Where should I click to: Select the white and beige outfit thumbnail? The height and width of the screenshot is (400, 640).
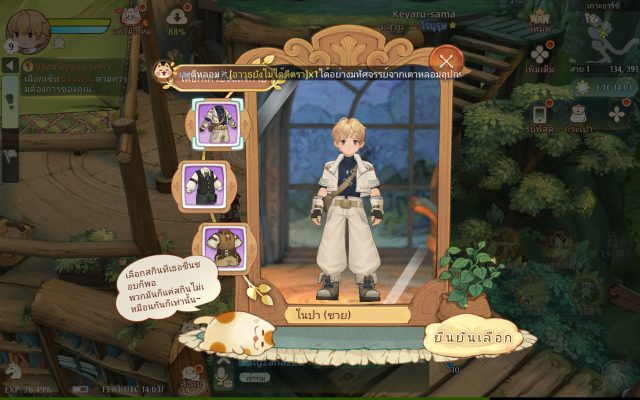click(212, 124)
